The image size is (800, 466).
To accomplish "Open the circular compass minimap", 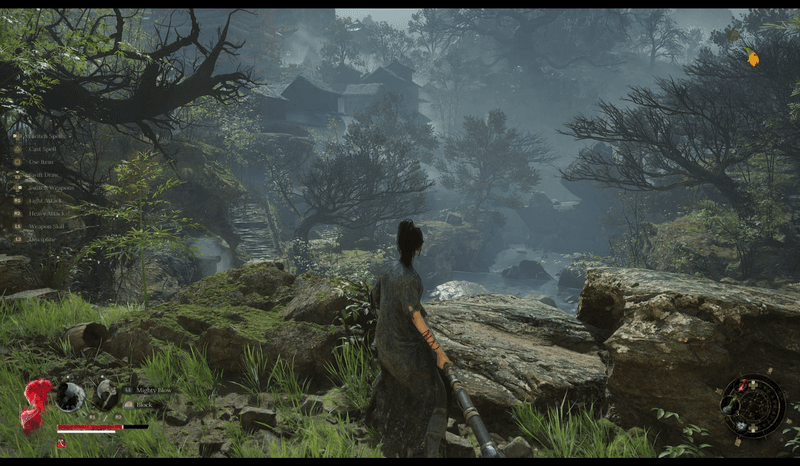I will (752, 406).
